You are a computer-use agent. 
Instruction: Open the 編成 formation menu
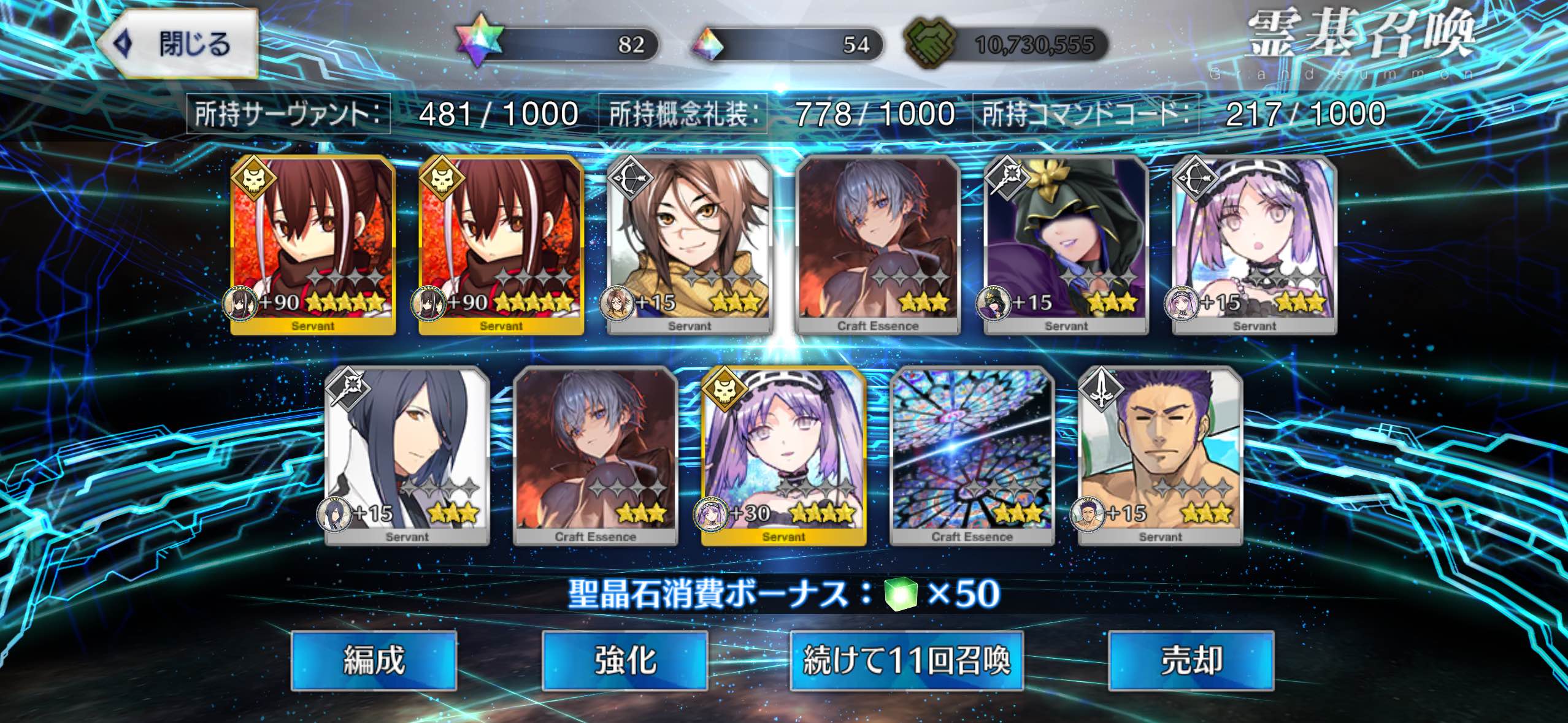click(x=374, y=661)
